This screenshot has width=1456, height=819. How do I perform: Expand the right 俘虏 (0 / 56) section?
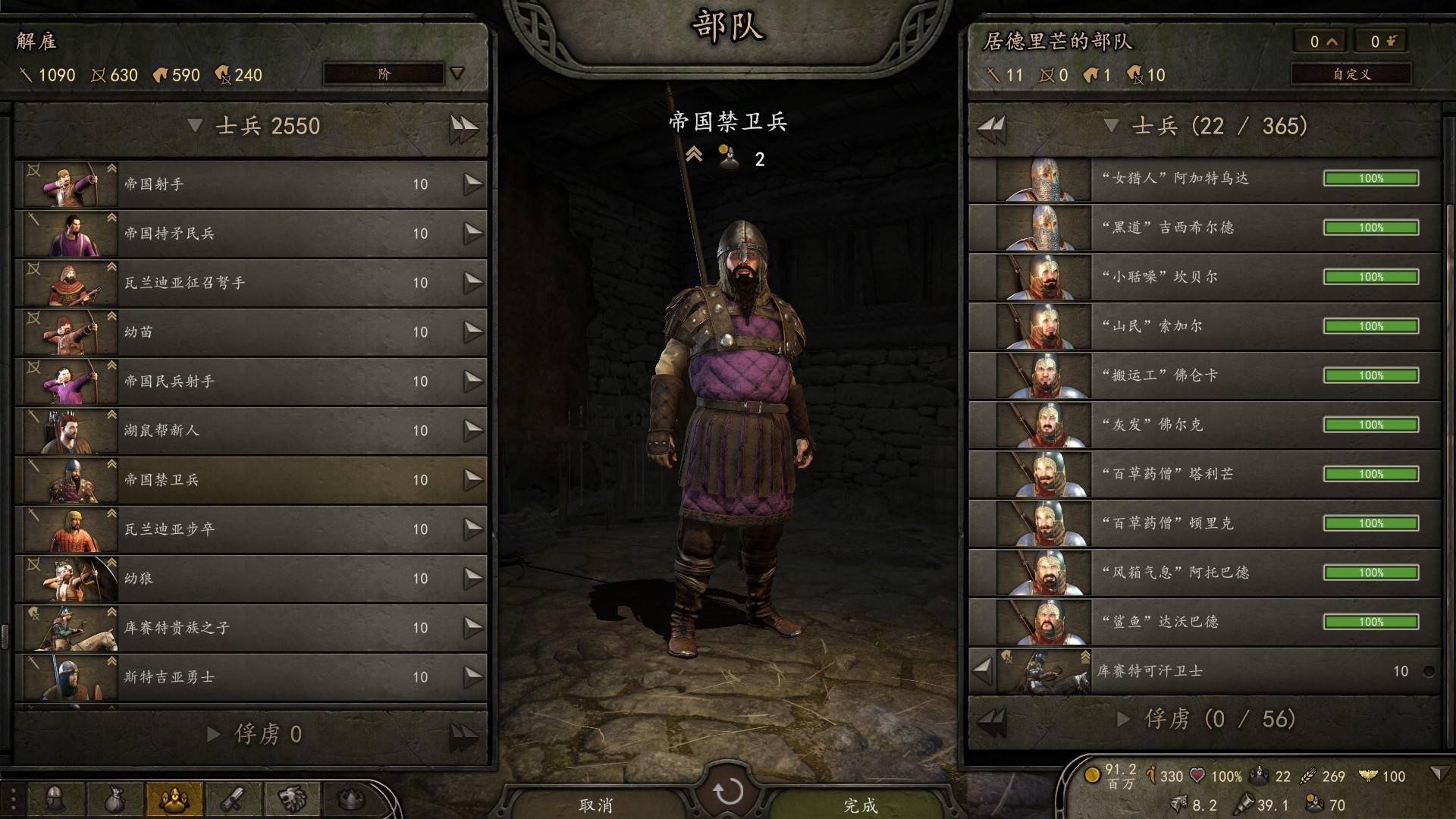[1124, 719]
